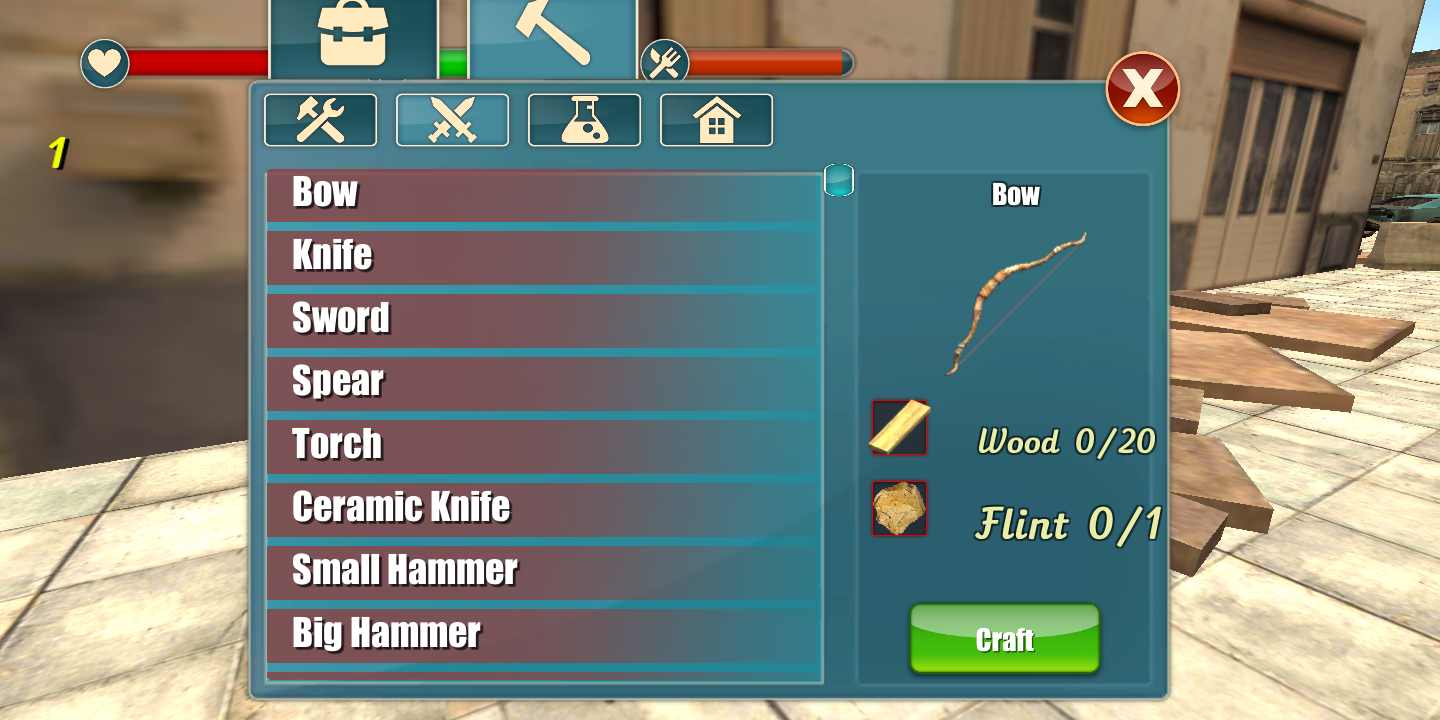
Task: Select the Sword recipe
Action: click(544, 320)
